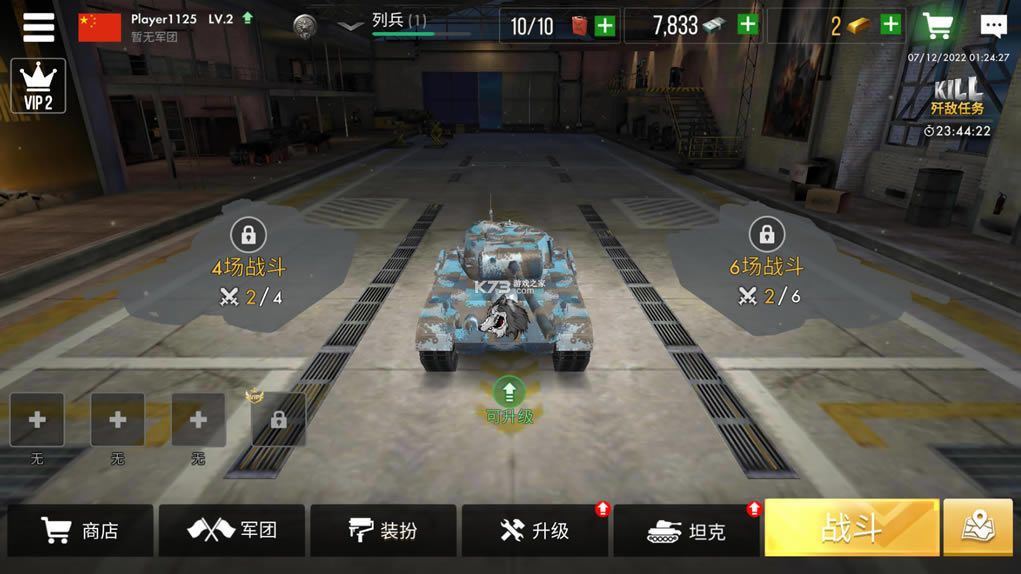The width and height of the screenshot is (1021, 574).
Task: Start a battle with 战斗
Action: (x=852, y=528)
